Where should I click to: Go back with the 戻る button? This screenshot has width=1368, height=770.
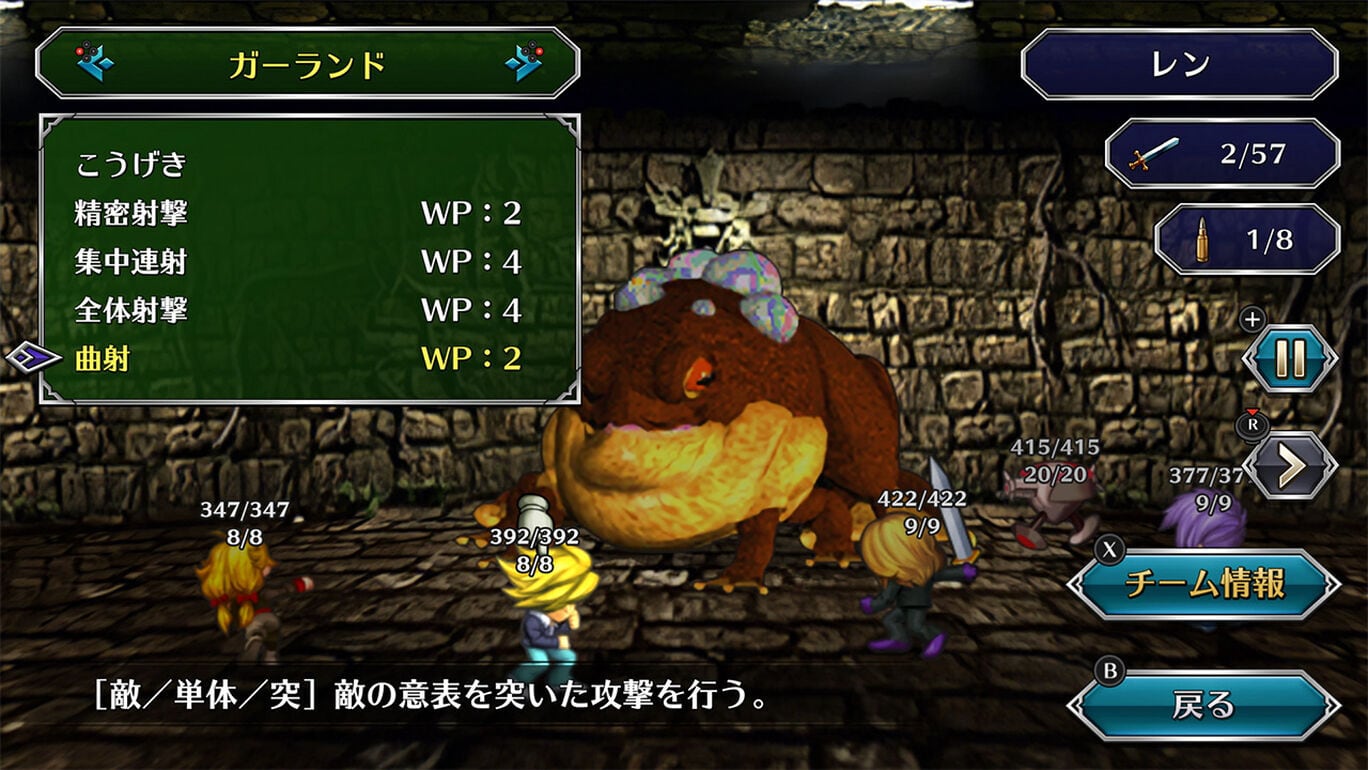pyautogui.click(x=1204, y=706)
